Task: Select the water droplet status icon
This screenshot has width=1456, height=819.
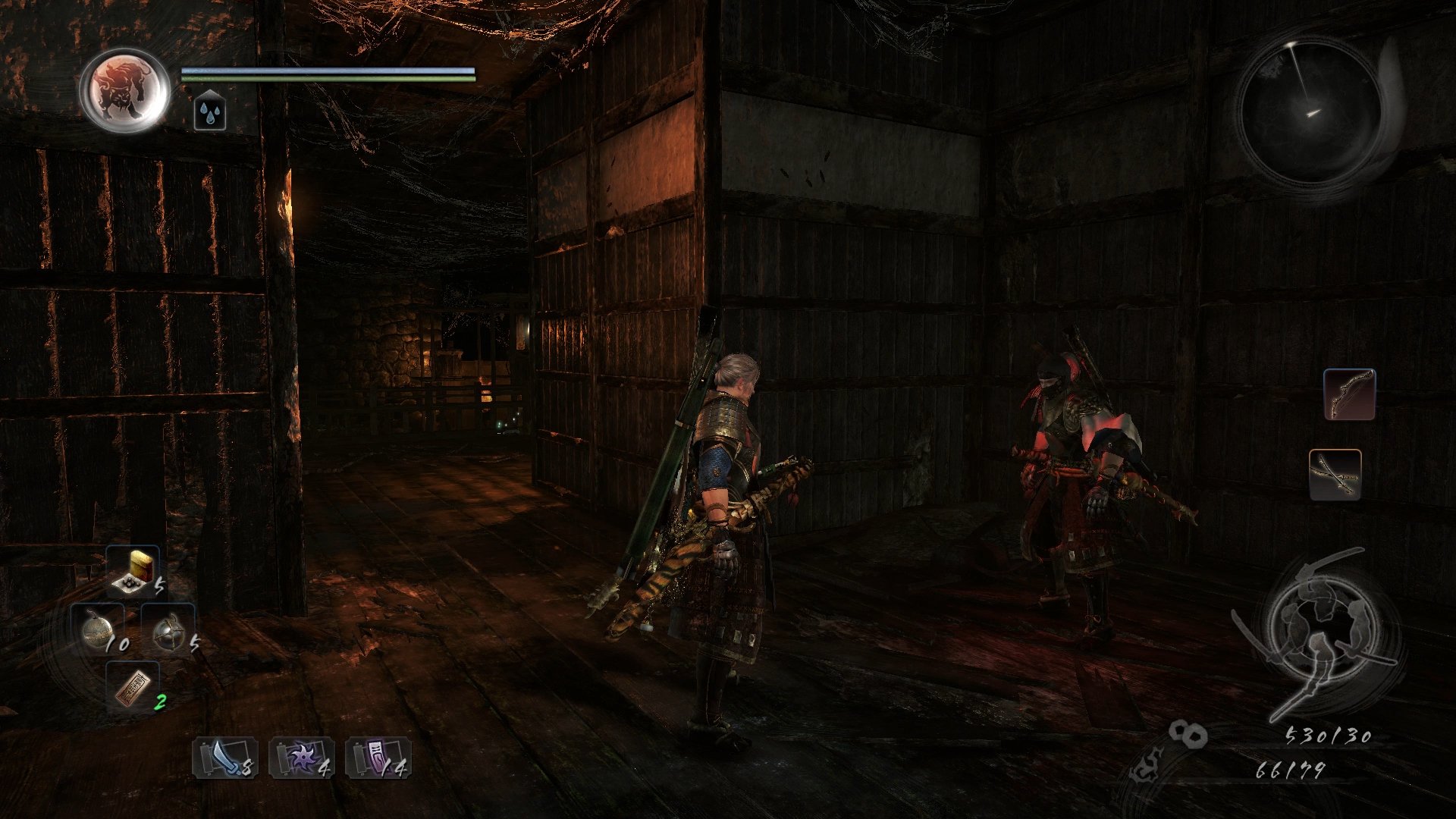Action: (209, 113)
